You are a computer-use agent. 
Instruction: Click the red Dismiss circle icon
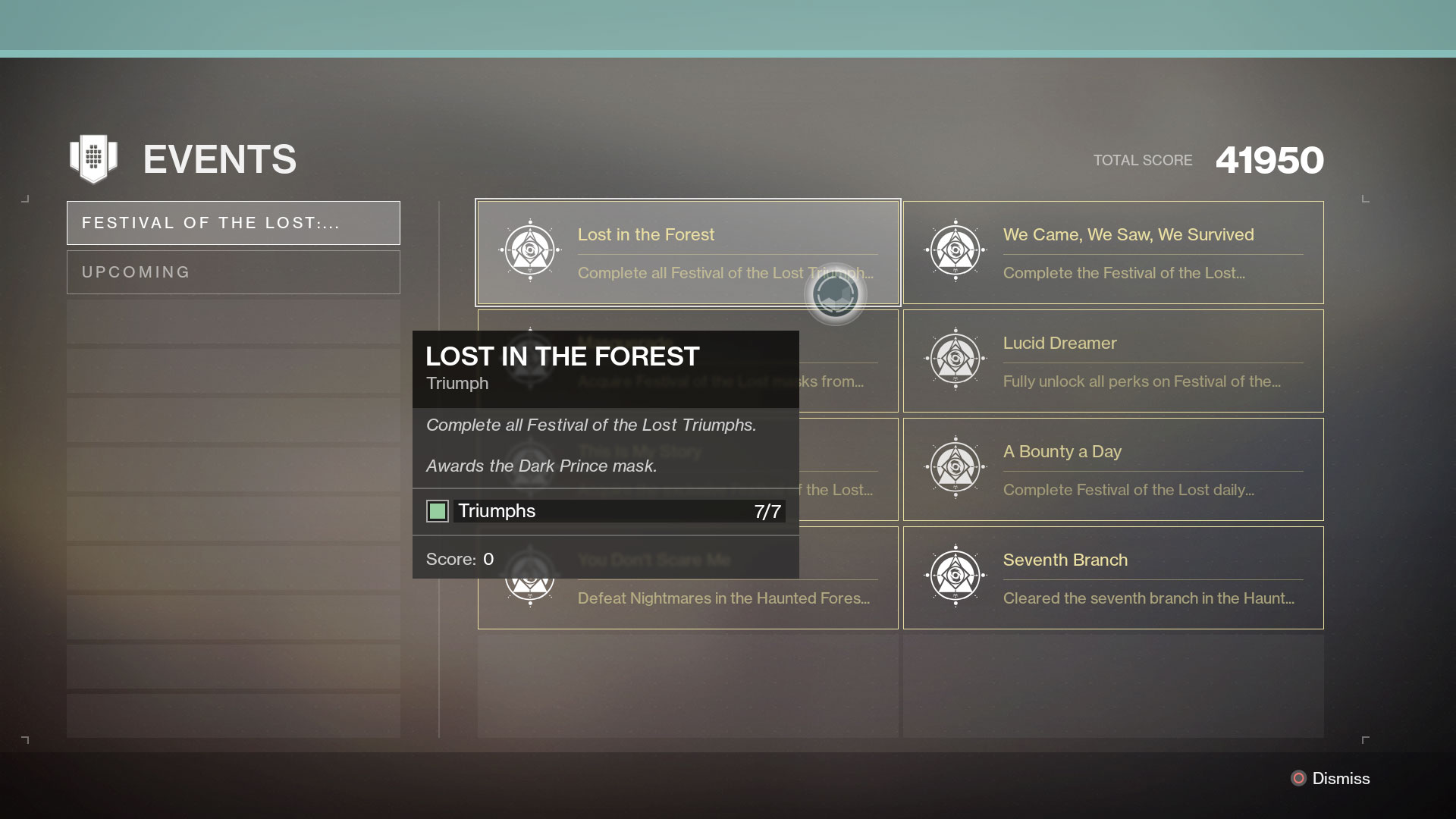tap(1297, 778)
